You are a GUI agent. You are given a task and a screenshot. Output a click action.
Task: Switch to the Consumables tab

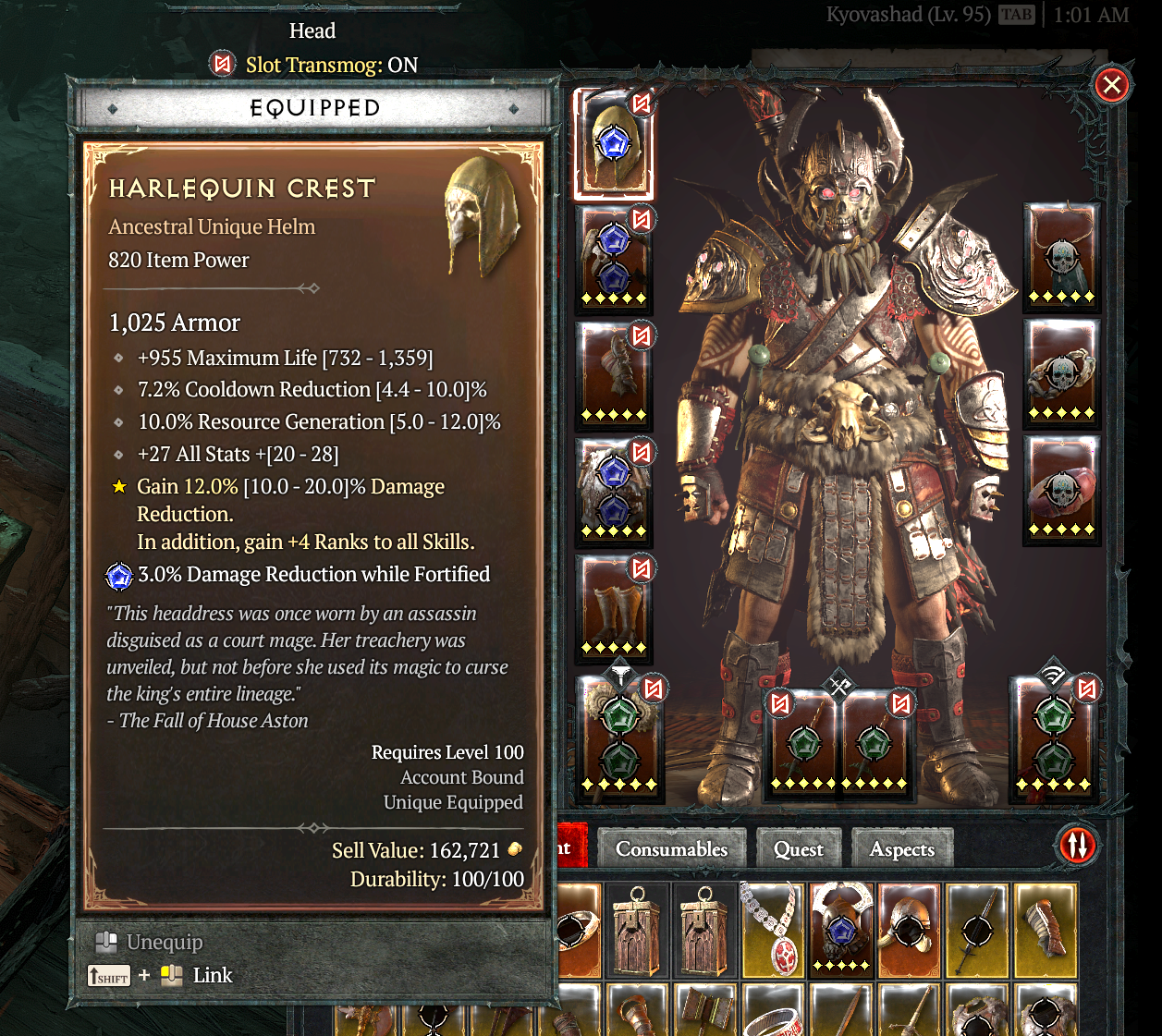pos(671,849)
